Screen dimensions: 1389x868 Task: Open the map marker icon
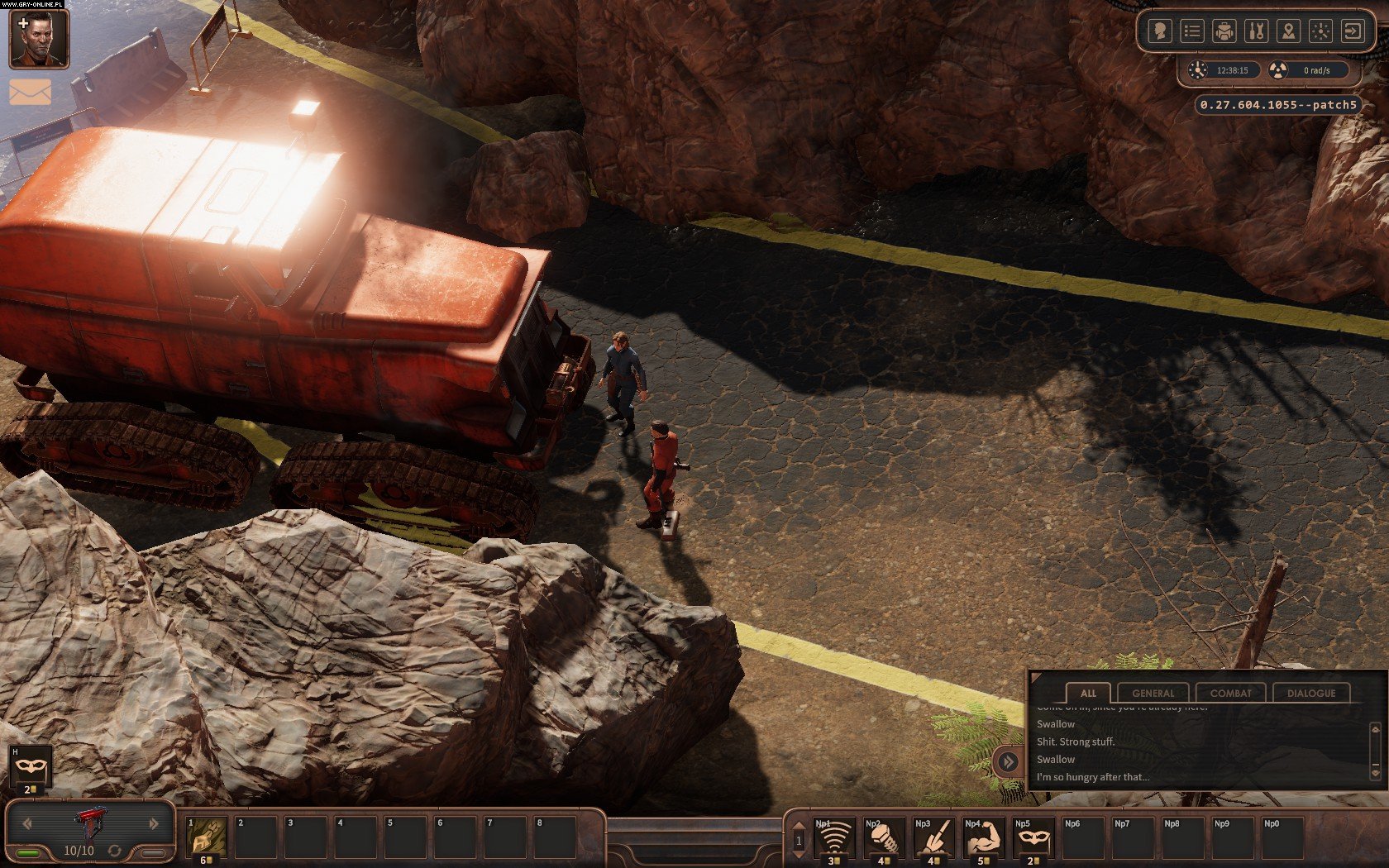coord(1288,31)
